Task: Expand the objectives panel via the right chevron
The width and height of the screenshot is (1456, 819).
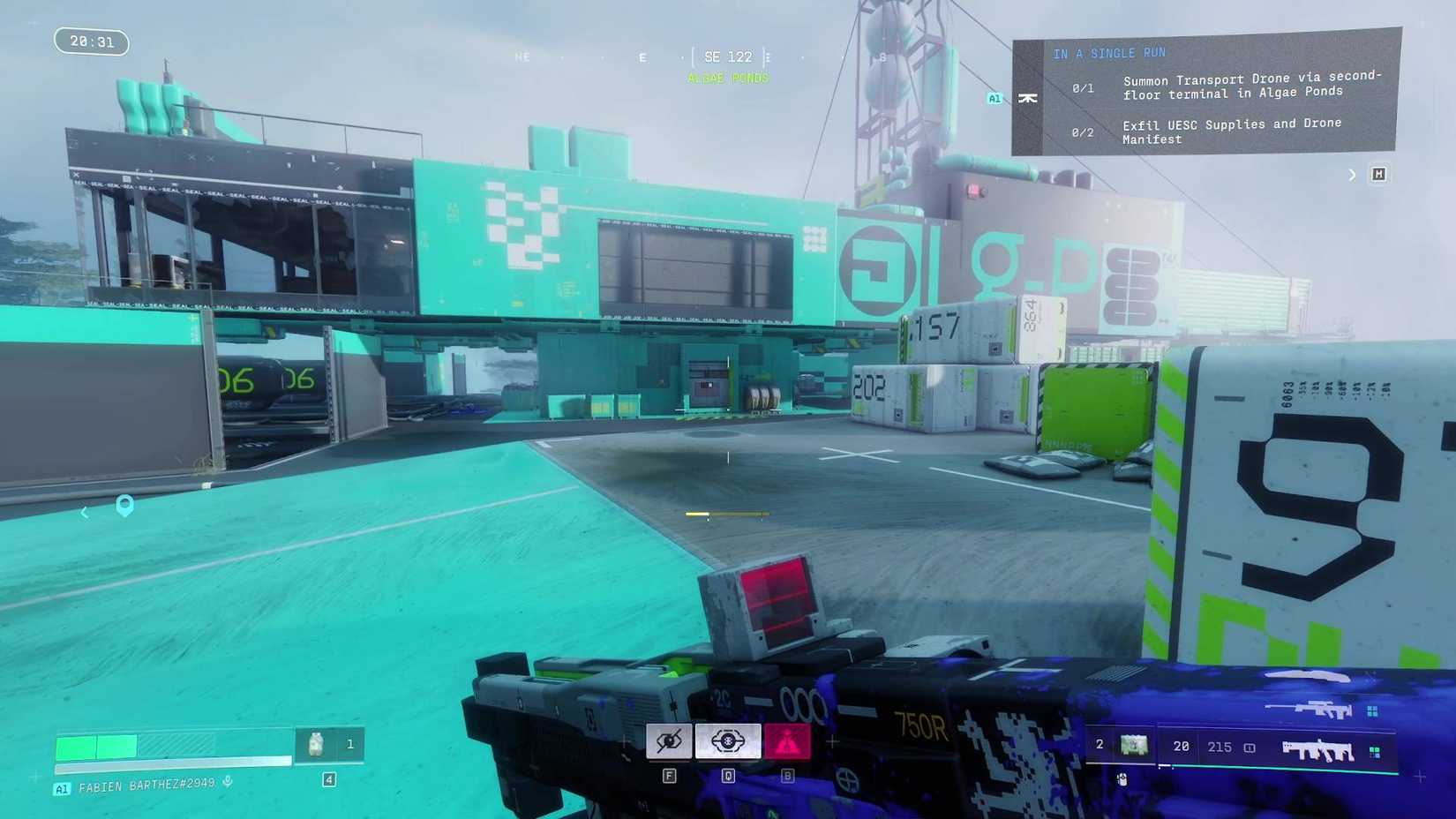Action: [1353, 174]
